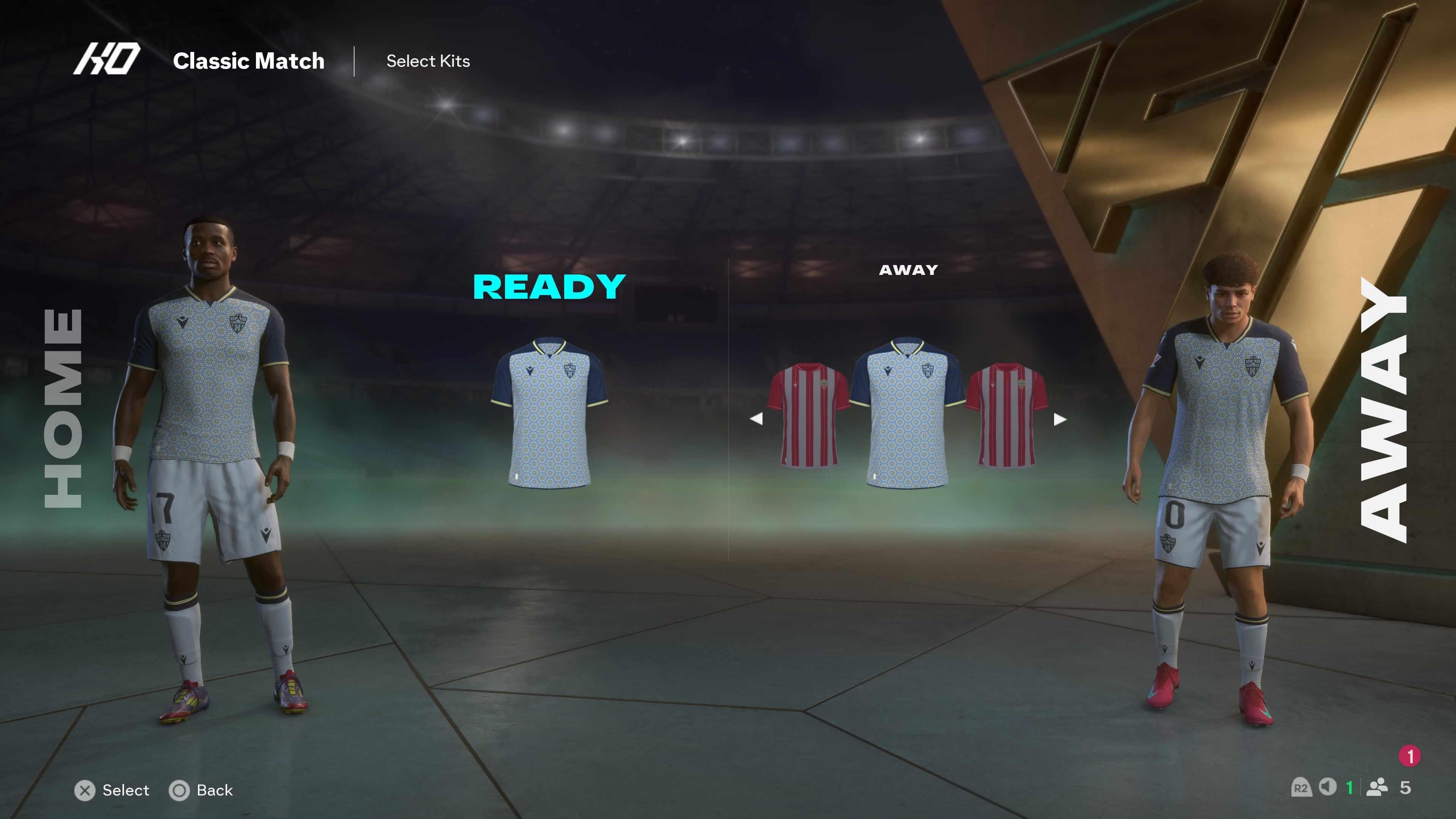
Task: Click the right arrow of away kit carousel
Action: pos(1060,419)
